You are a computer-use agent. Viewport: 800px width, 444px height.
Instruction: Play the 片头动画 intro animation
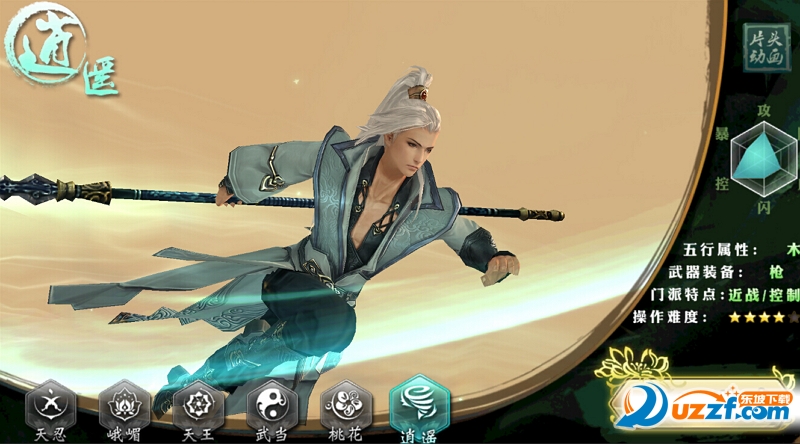point(767,45)
